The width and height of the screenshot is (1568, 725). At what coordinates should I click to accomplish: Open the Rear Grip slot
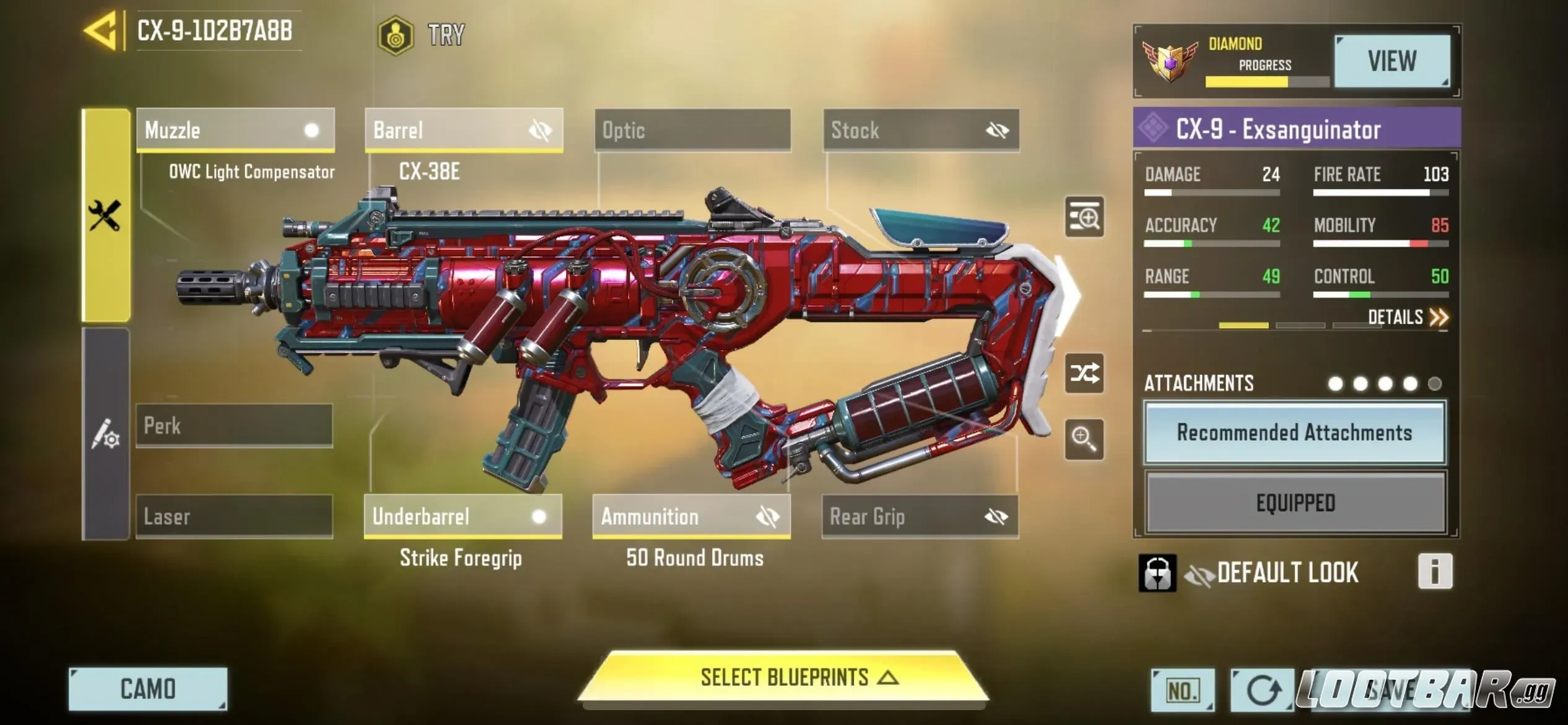[920, 516]
